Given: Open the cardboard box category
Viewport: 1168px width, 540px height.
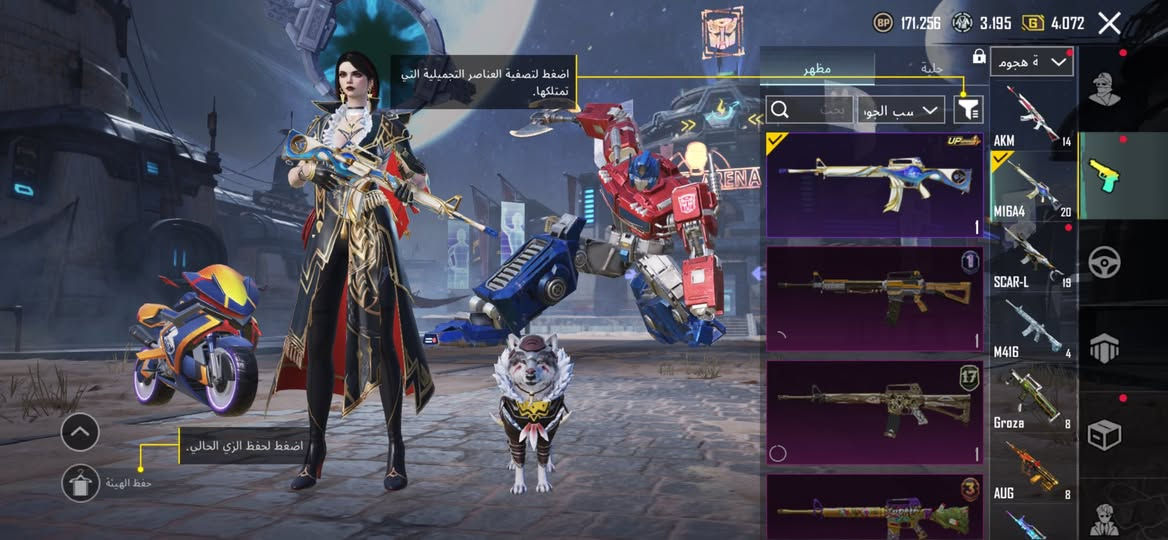Looking at the screenshot, I should click(x=1104, y=434).
